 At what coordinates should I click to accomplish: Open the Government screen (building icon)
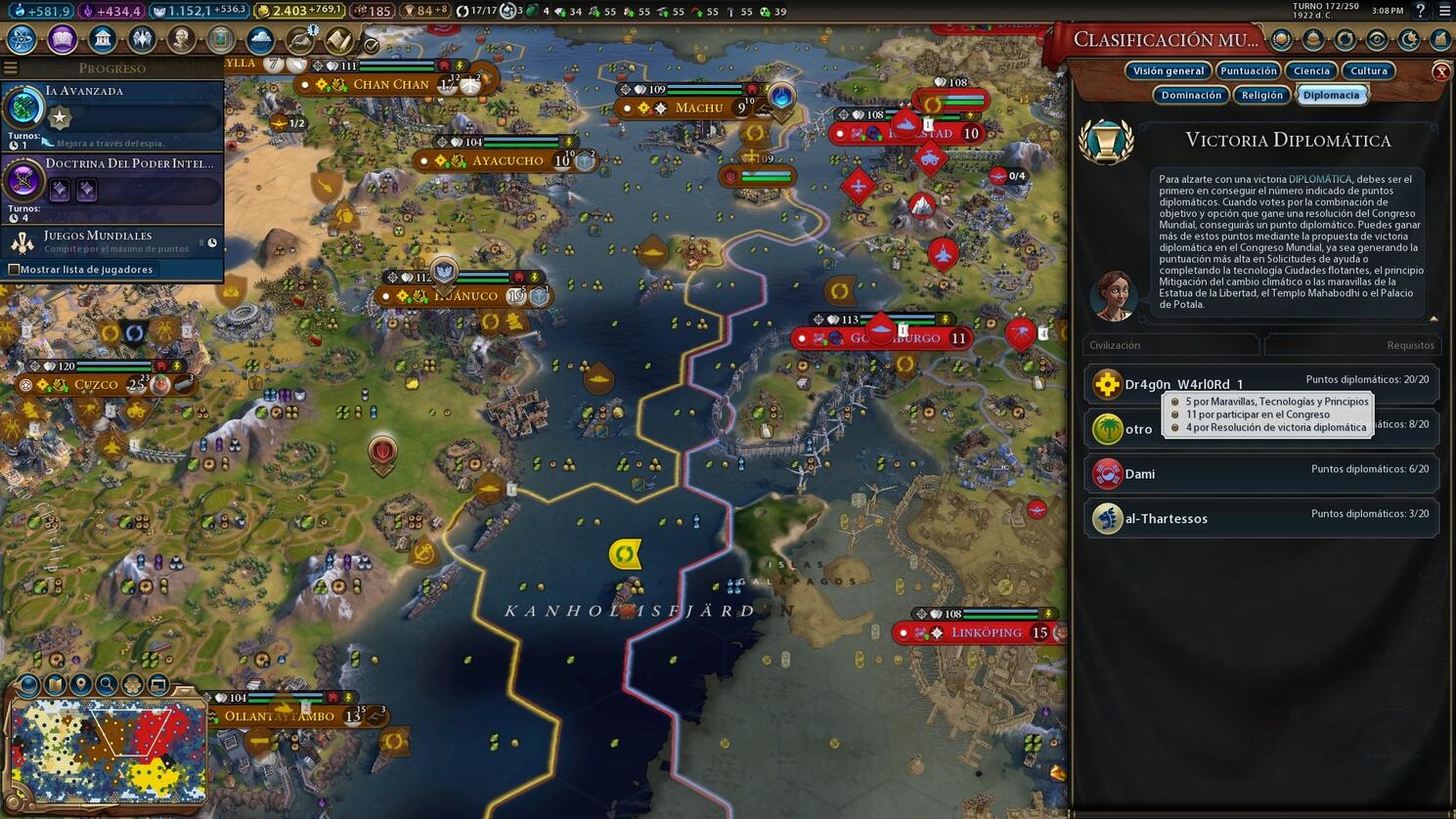coord(104,39)
